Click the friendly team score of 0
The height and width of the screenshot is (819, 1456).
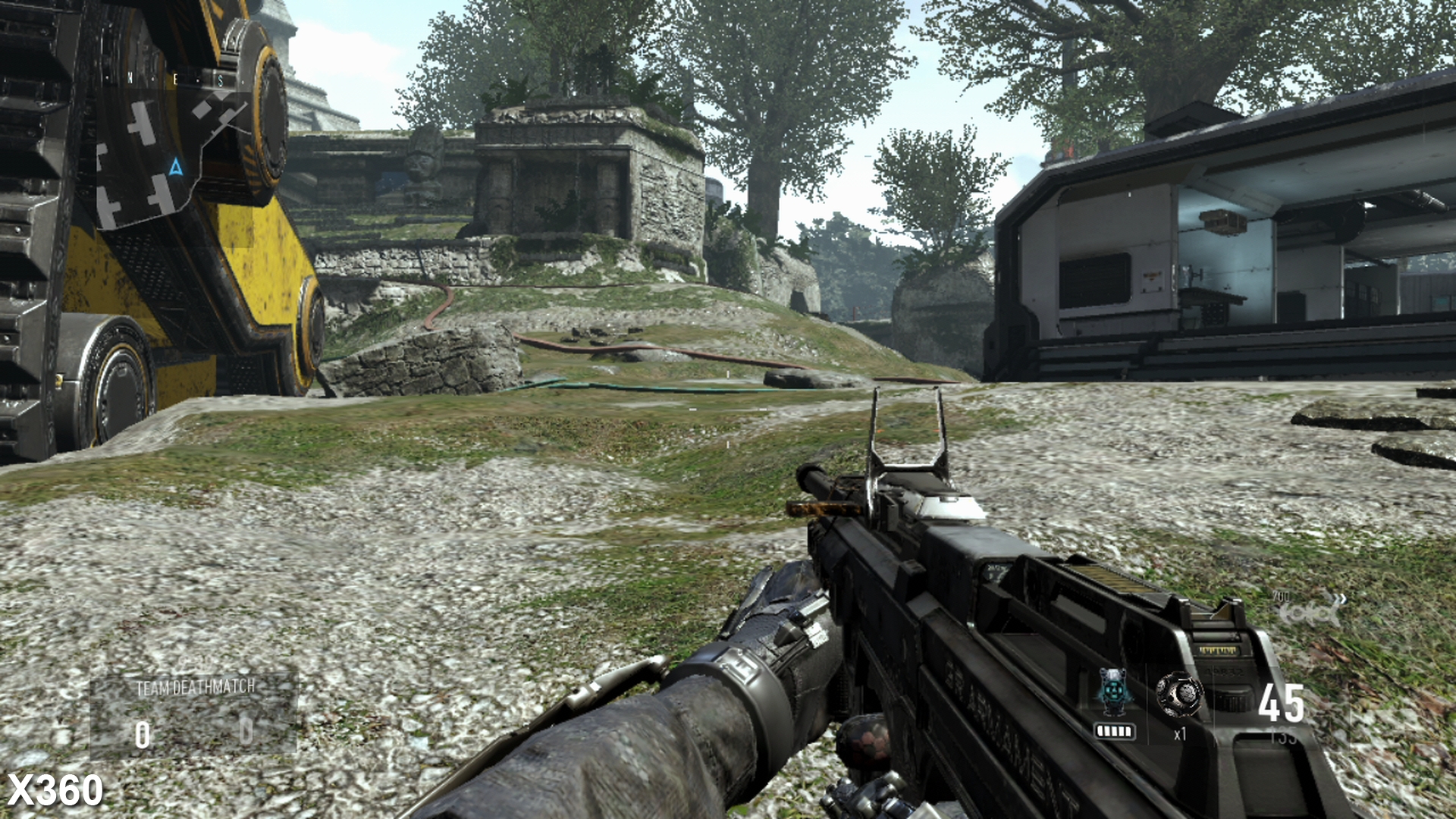142,733
